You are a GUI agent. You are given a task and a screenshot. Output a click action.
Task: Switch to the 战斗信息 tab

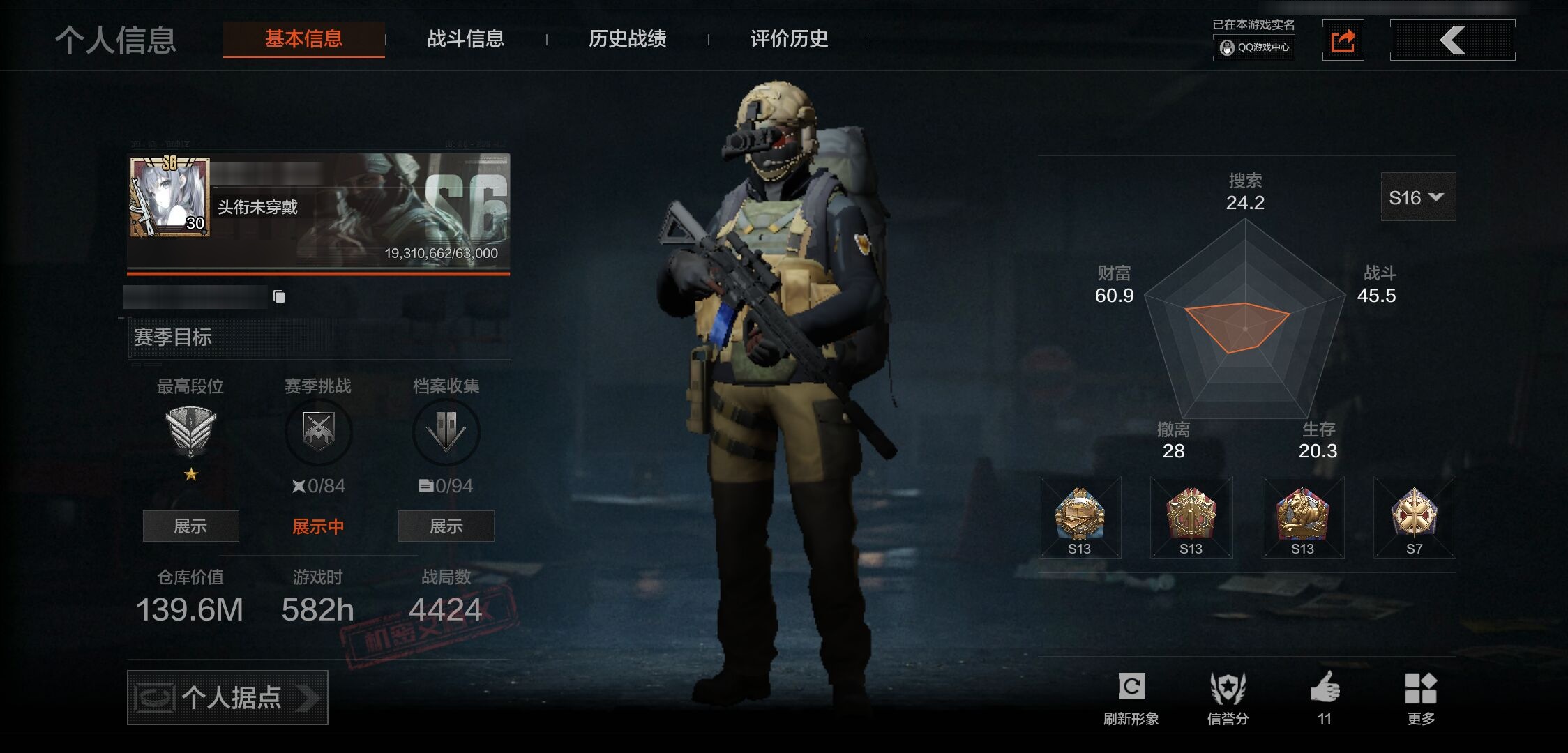(x=466, y=40)
